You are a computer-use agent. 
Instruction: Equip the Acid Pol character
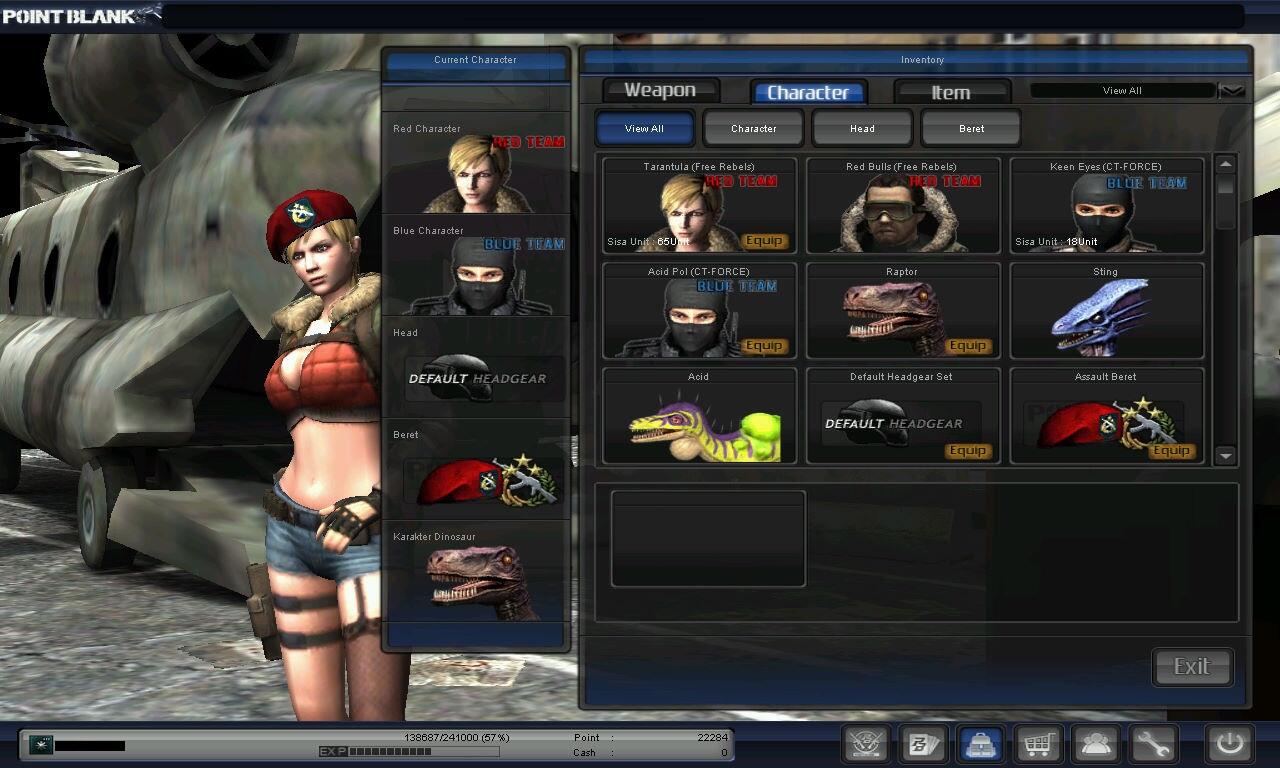pyautogui.click(x=764, y=346)
